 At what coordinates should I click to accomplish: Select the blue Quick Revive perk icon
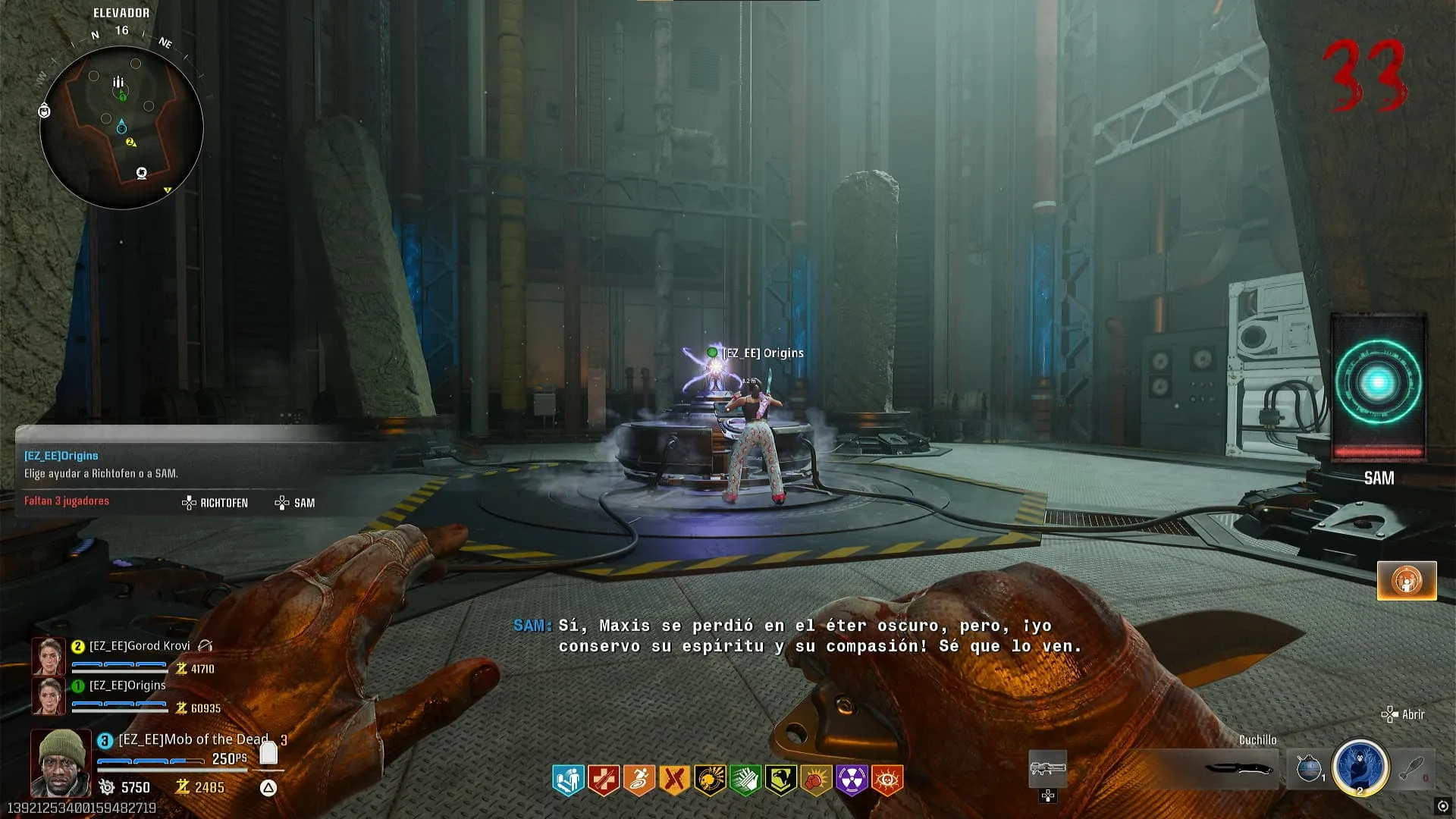pos(568,780)
